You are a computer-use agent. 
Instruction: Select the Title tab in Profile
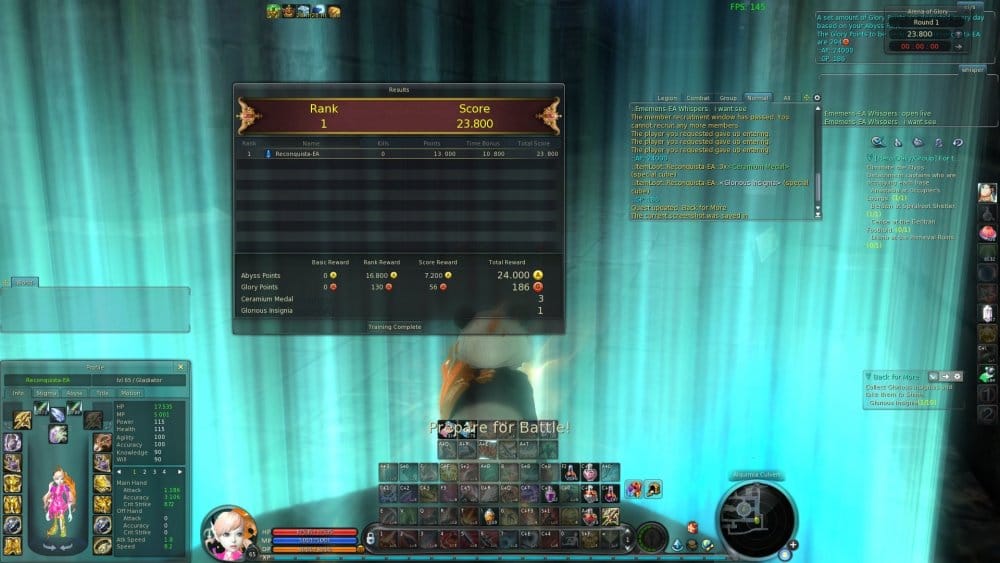point(102,393)
